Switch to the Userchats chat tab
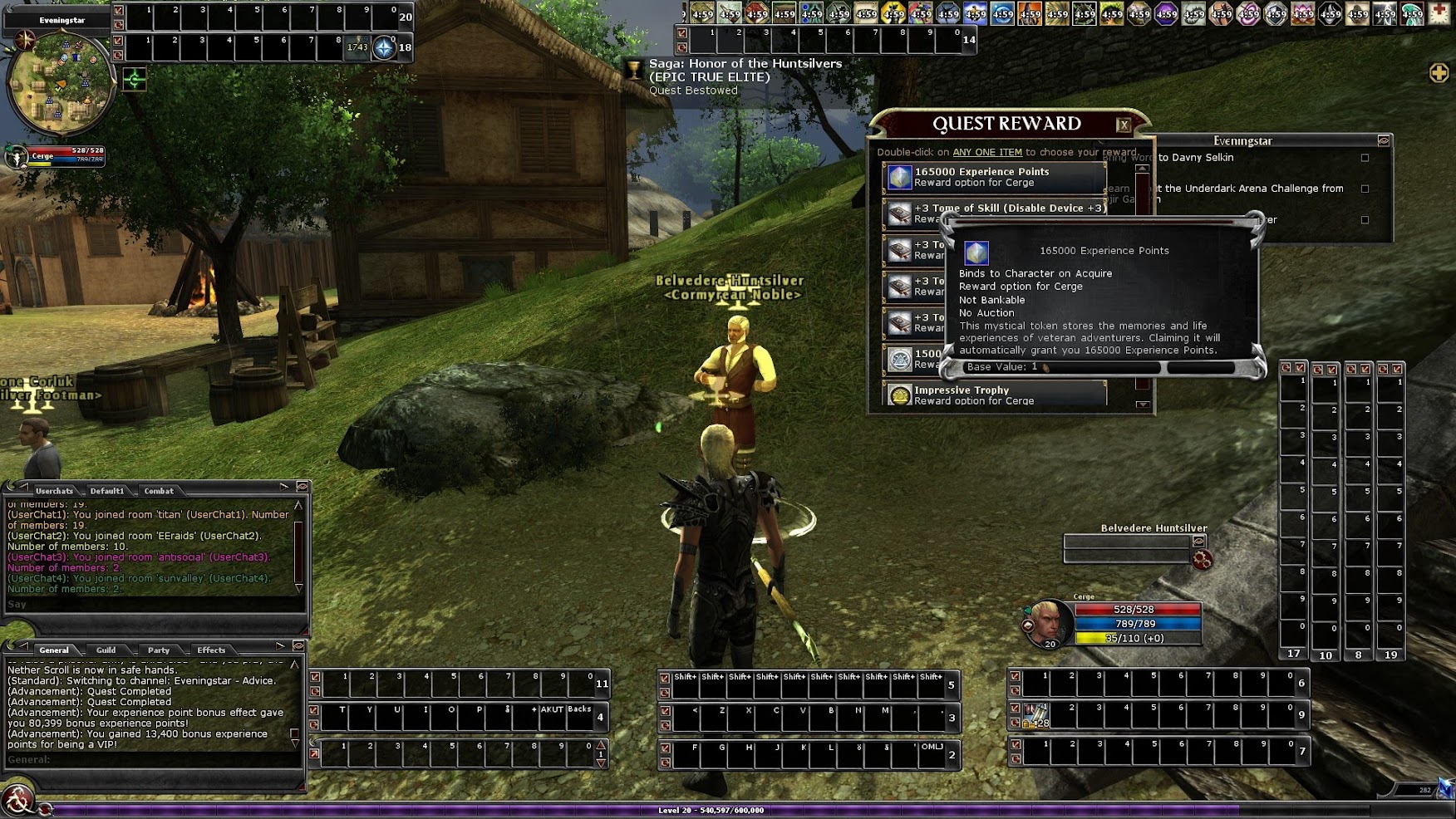 pyautogui.click(x=54, y=491)
